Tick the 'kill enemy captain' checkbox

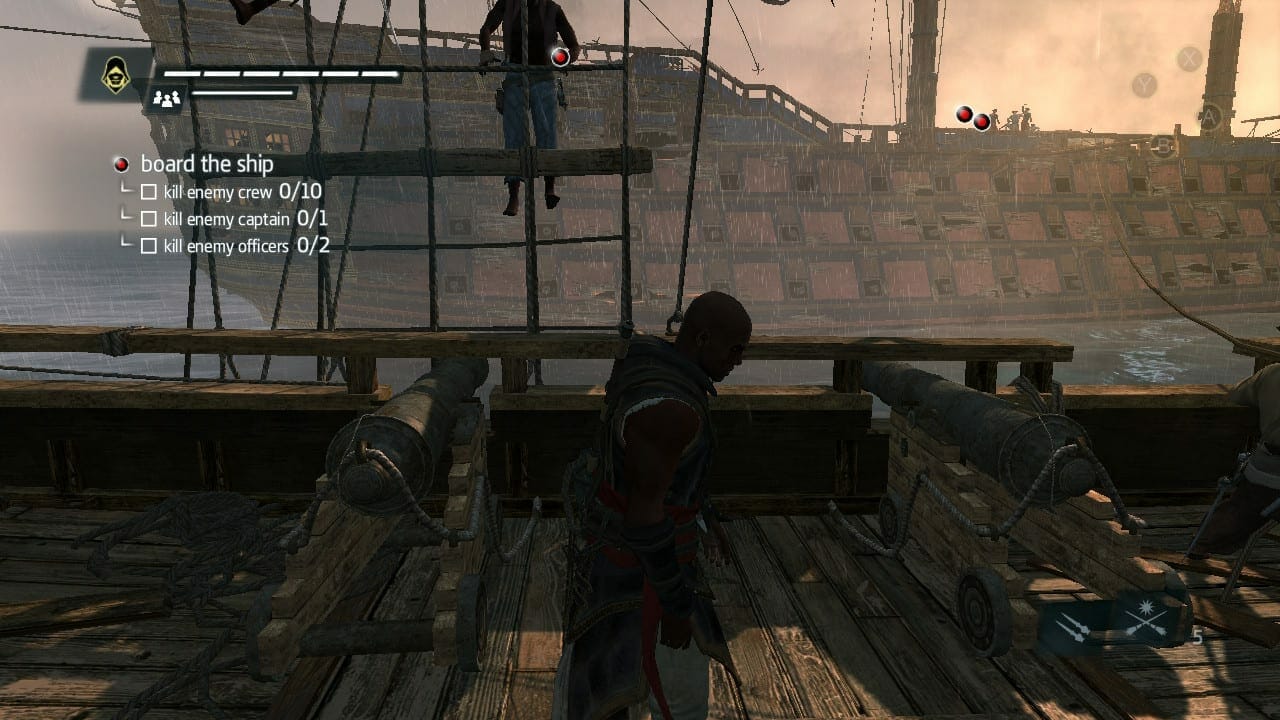click(x=149, y=218)
